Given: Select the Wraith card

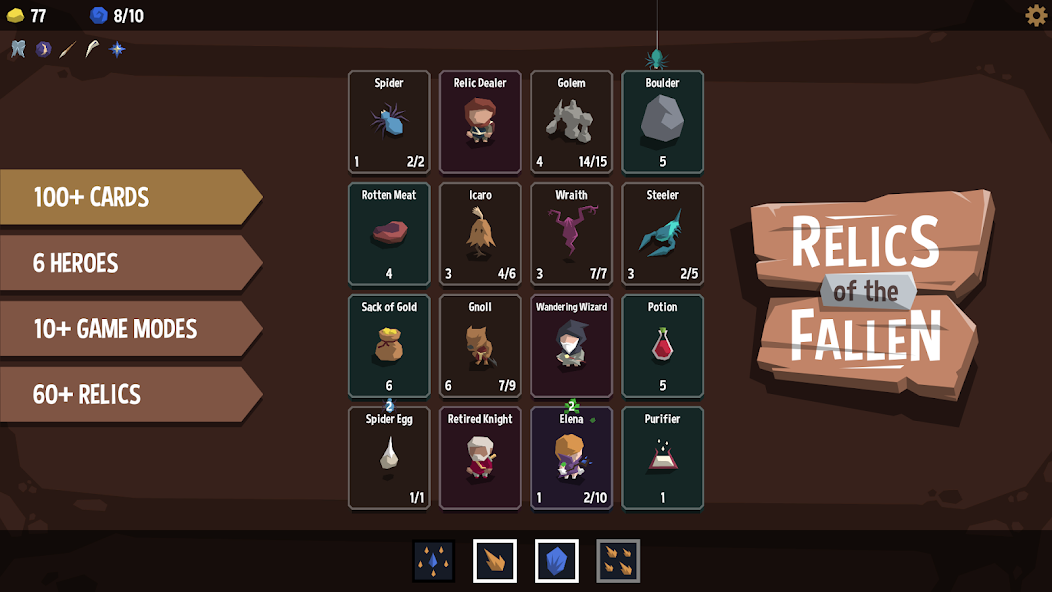Looking at the screenshot, I should 571,234.
